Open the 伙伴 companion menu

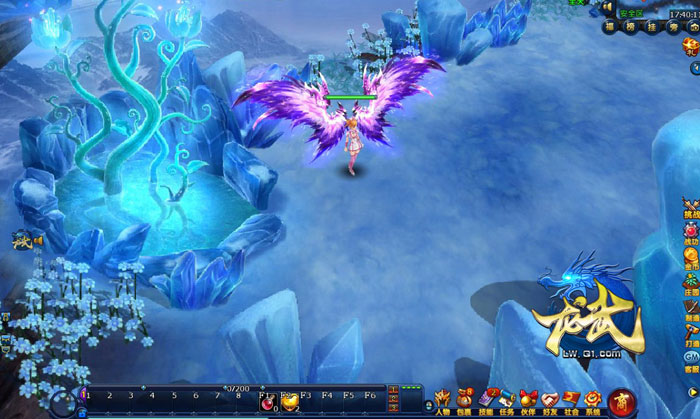click(x=529, y=399)
